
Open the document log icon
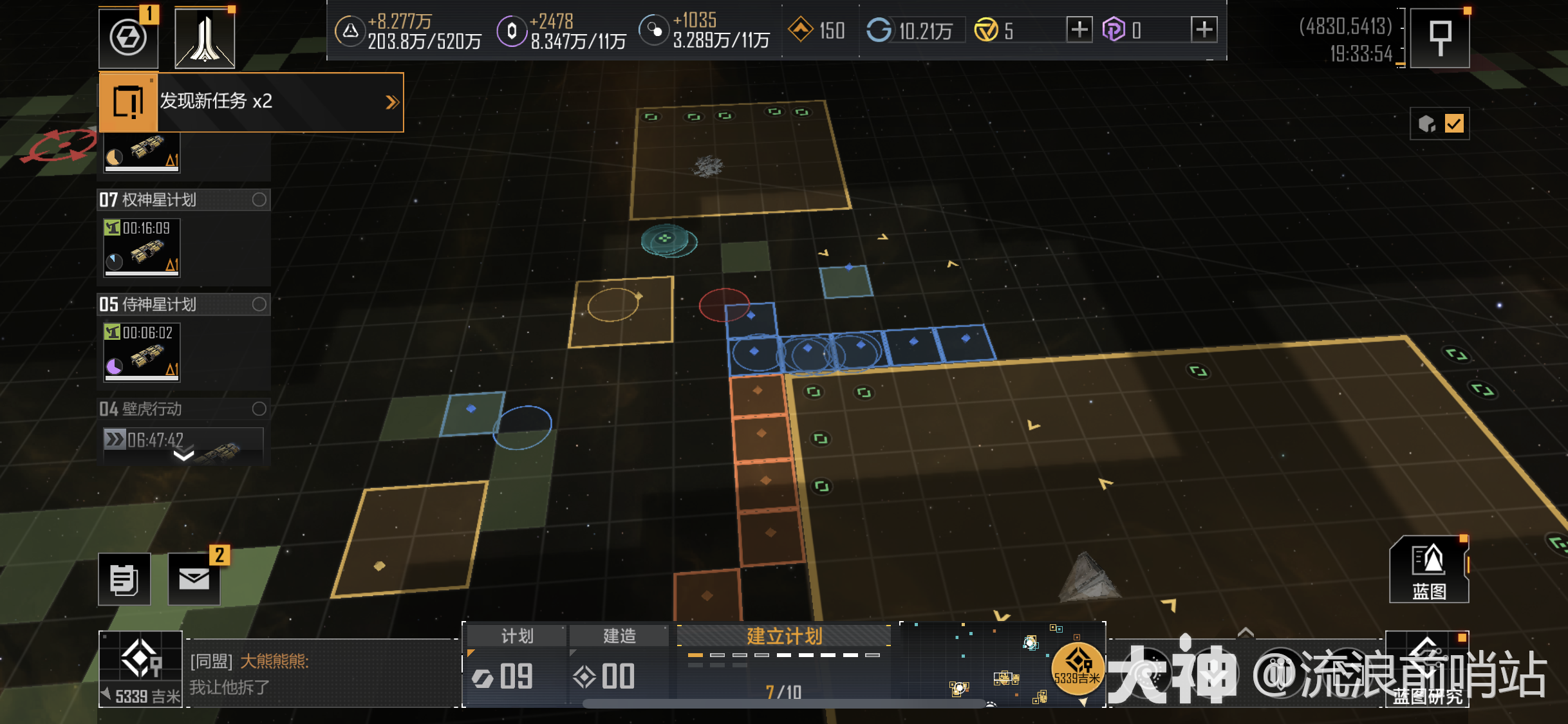(124, 579)
